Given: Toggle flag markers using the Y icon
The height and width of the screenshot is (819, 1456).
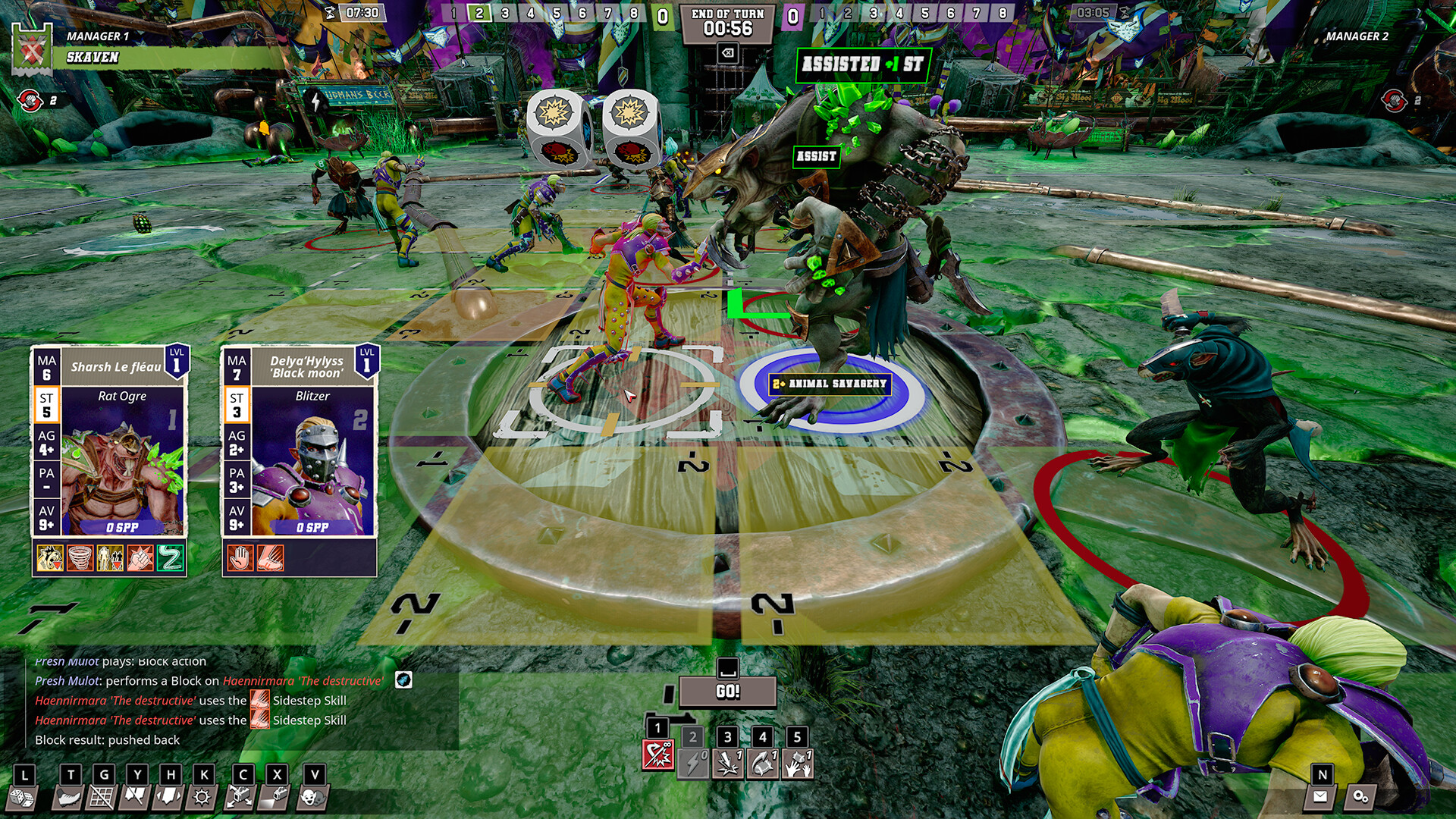Looking at the screenshot, I should (x=136, y=798).
